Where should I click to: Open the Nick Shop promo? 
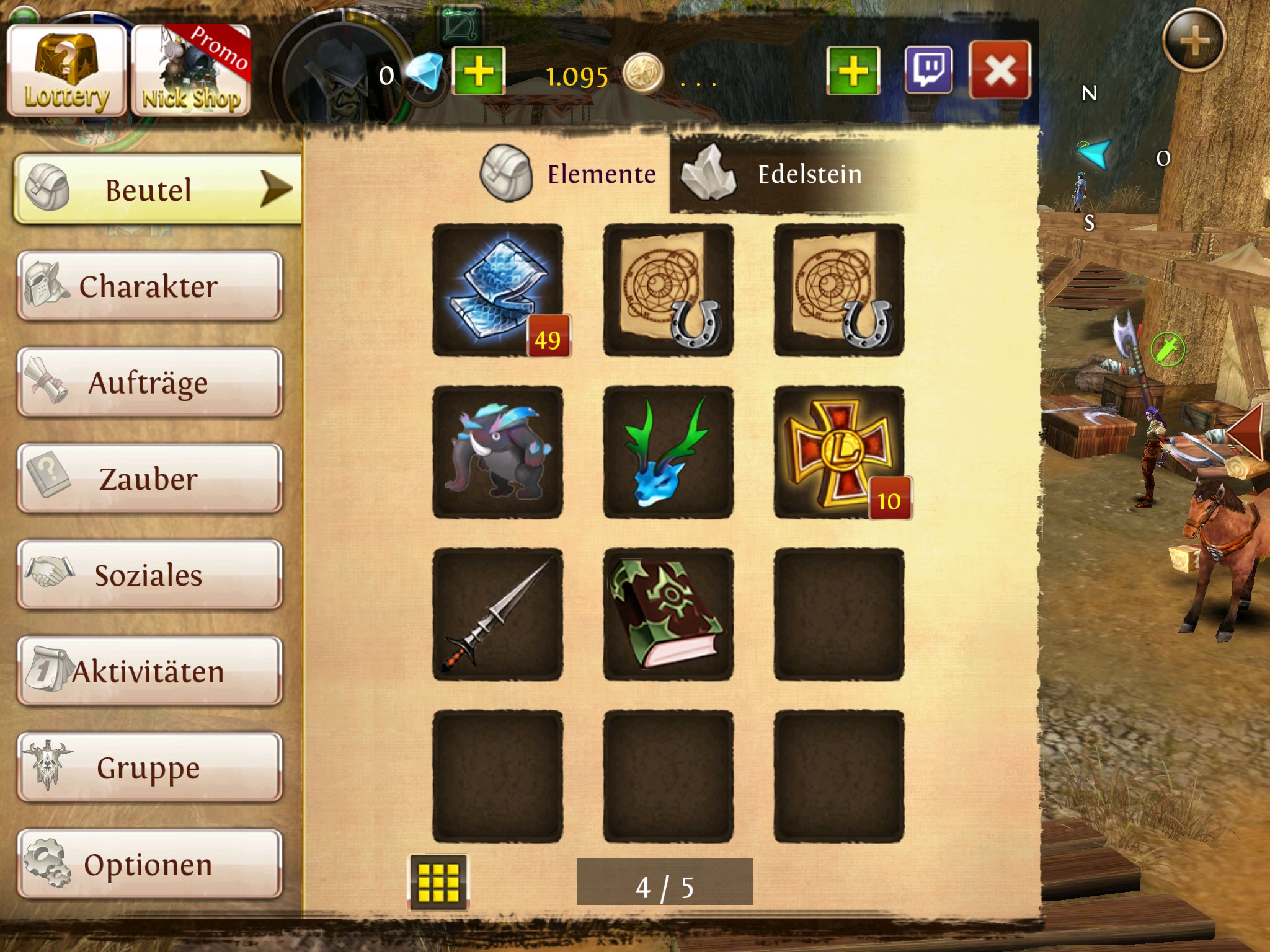(191, 71)
